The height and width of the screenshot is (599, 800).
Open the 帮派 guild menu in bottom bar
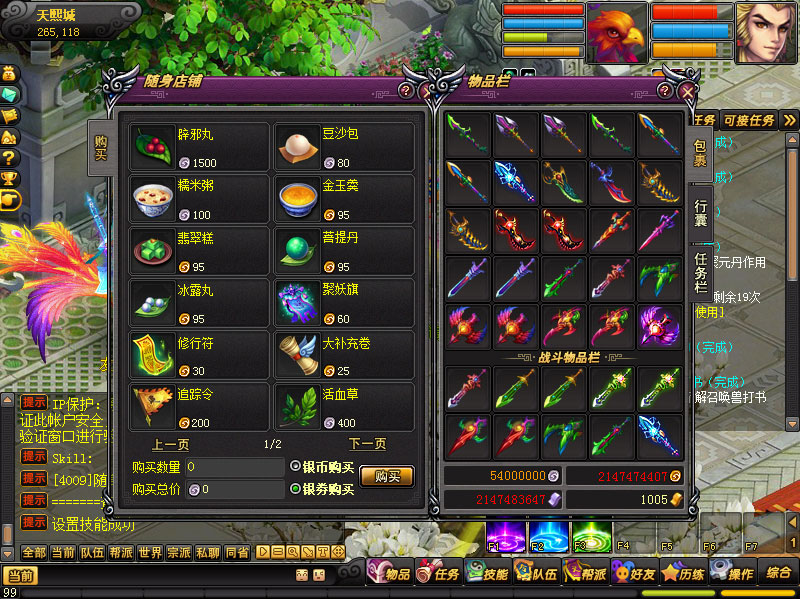[x=583, y=574]
